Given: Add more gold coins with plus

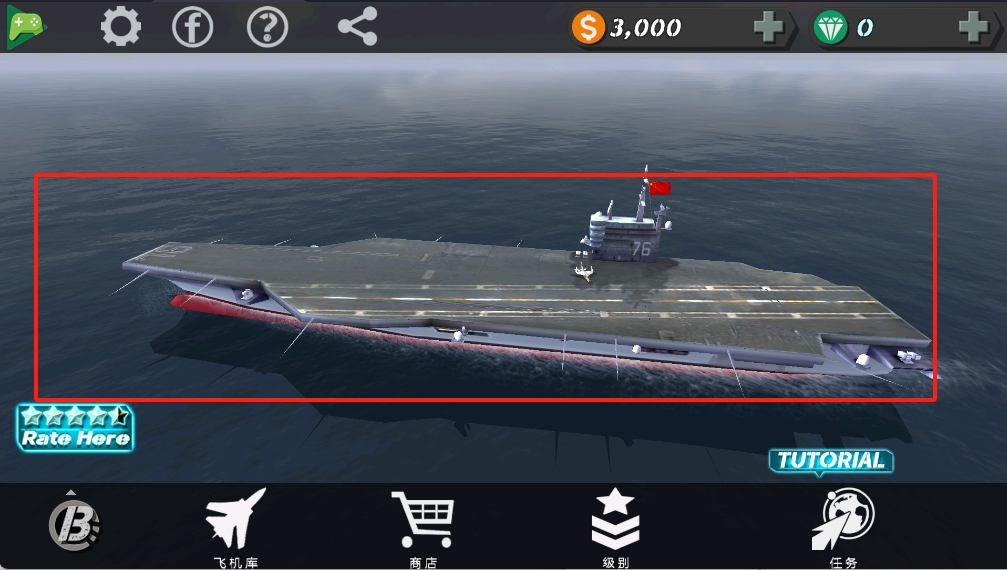Looking at the screenshot, I should coord(768,28).
